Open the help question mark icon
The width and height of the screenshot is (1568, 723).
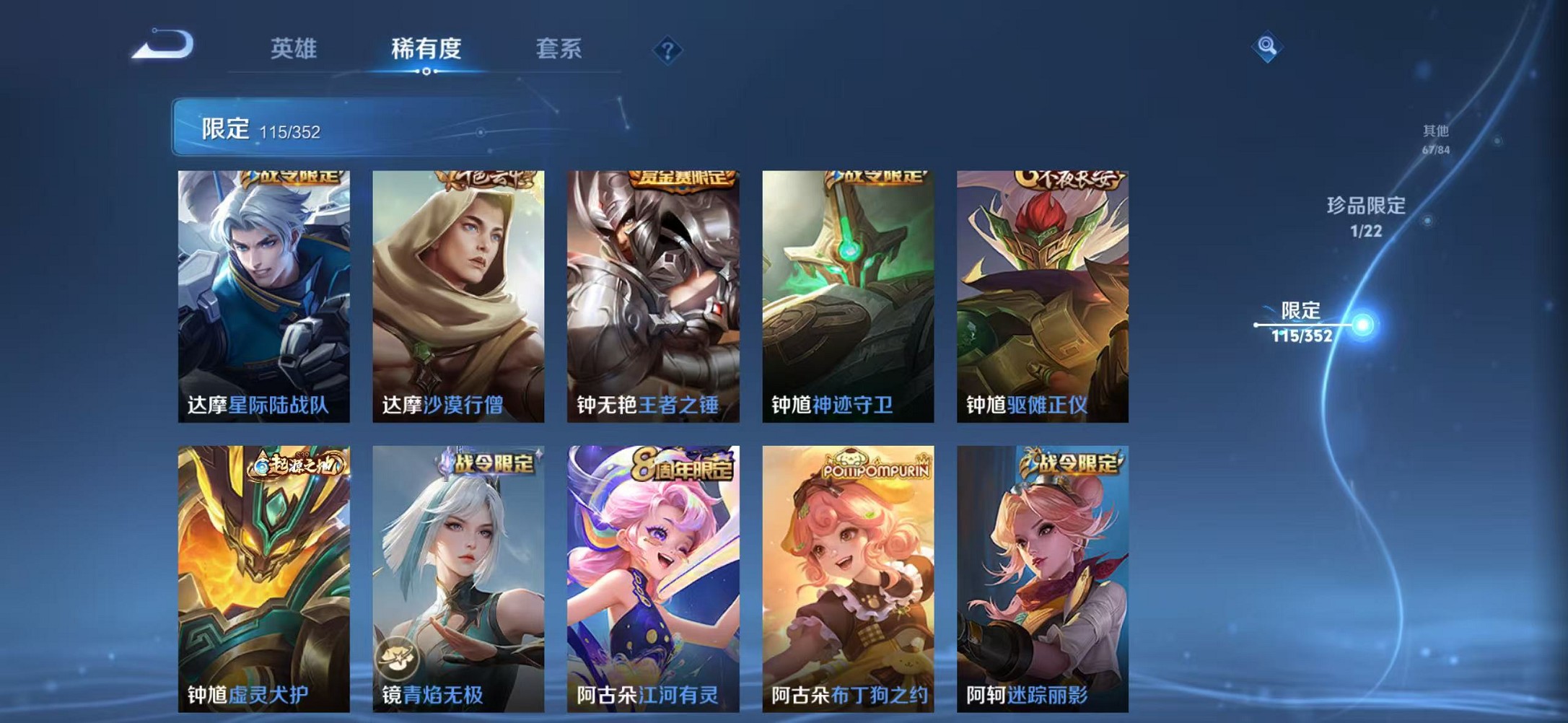(x=667, y=49)
